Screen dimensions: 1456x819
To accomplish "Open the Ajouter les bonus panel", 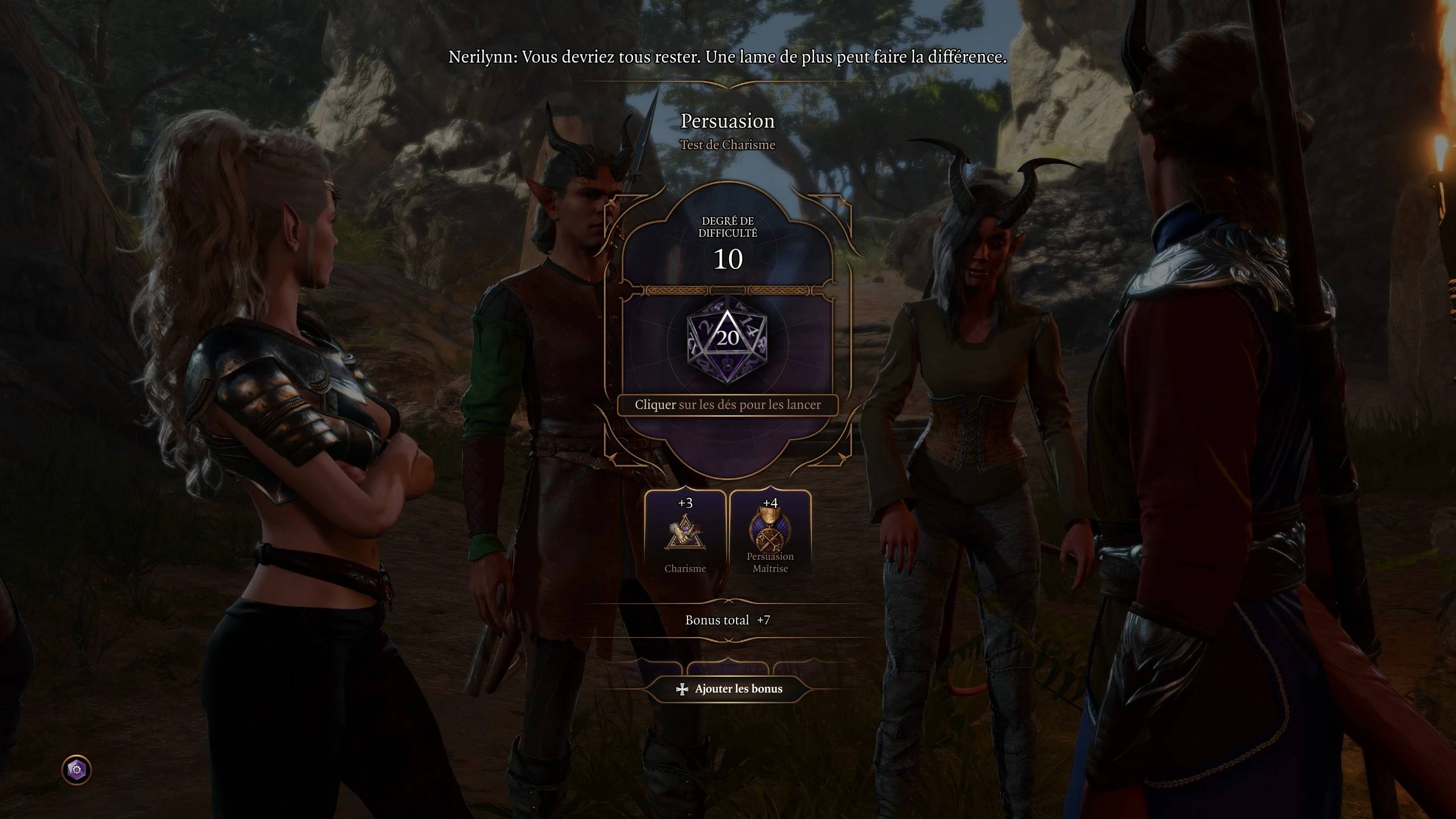I will click(727, 689).
